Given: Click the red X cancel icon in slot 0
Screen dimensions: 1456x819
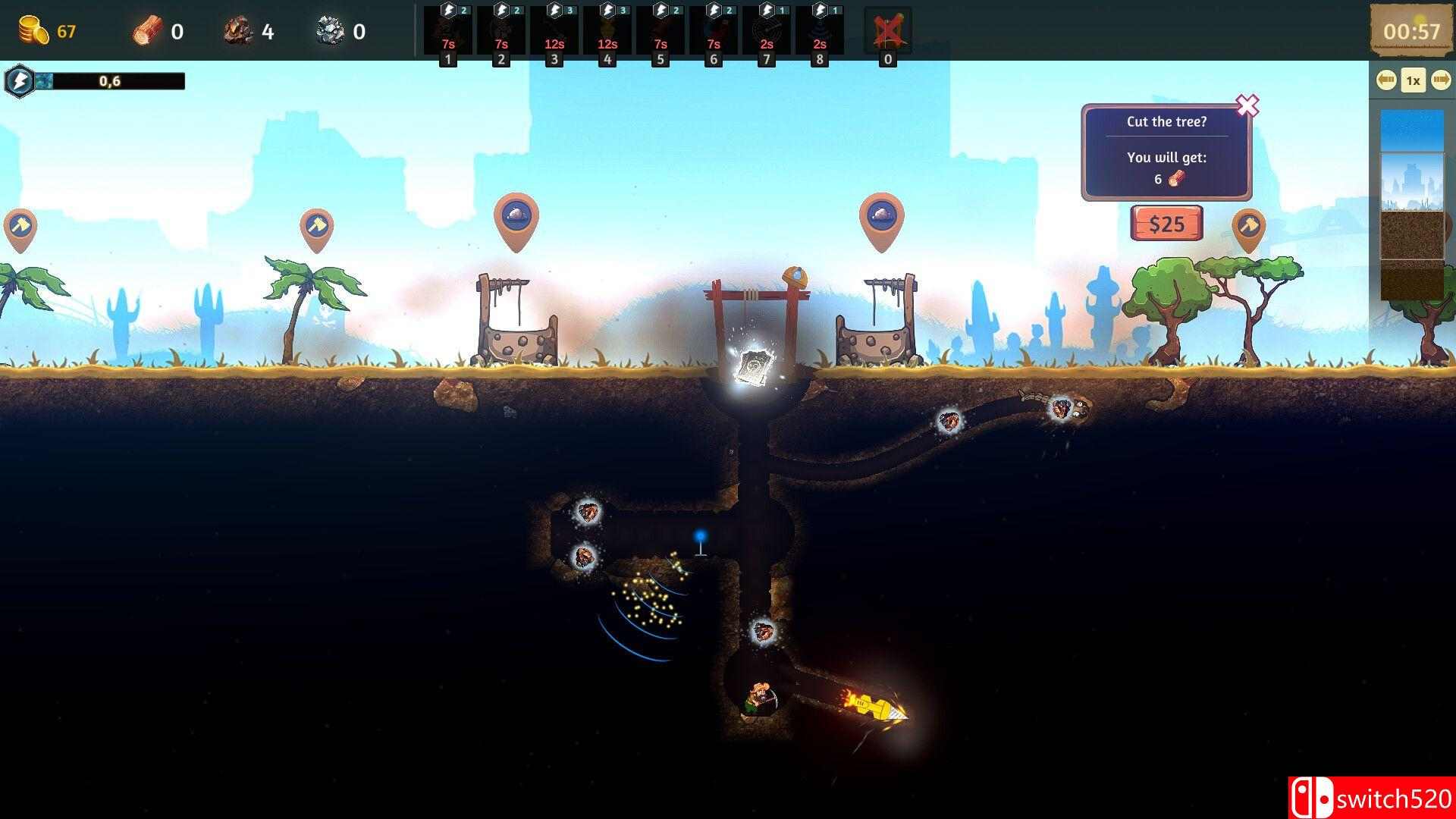Looking at the screenshot, I should click(x=887, y=29).
